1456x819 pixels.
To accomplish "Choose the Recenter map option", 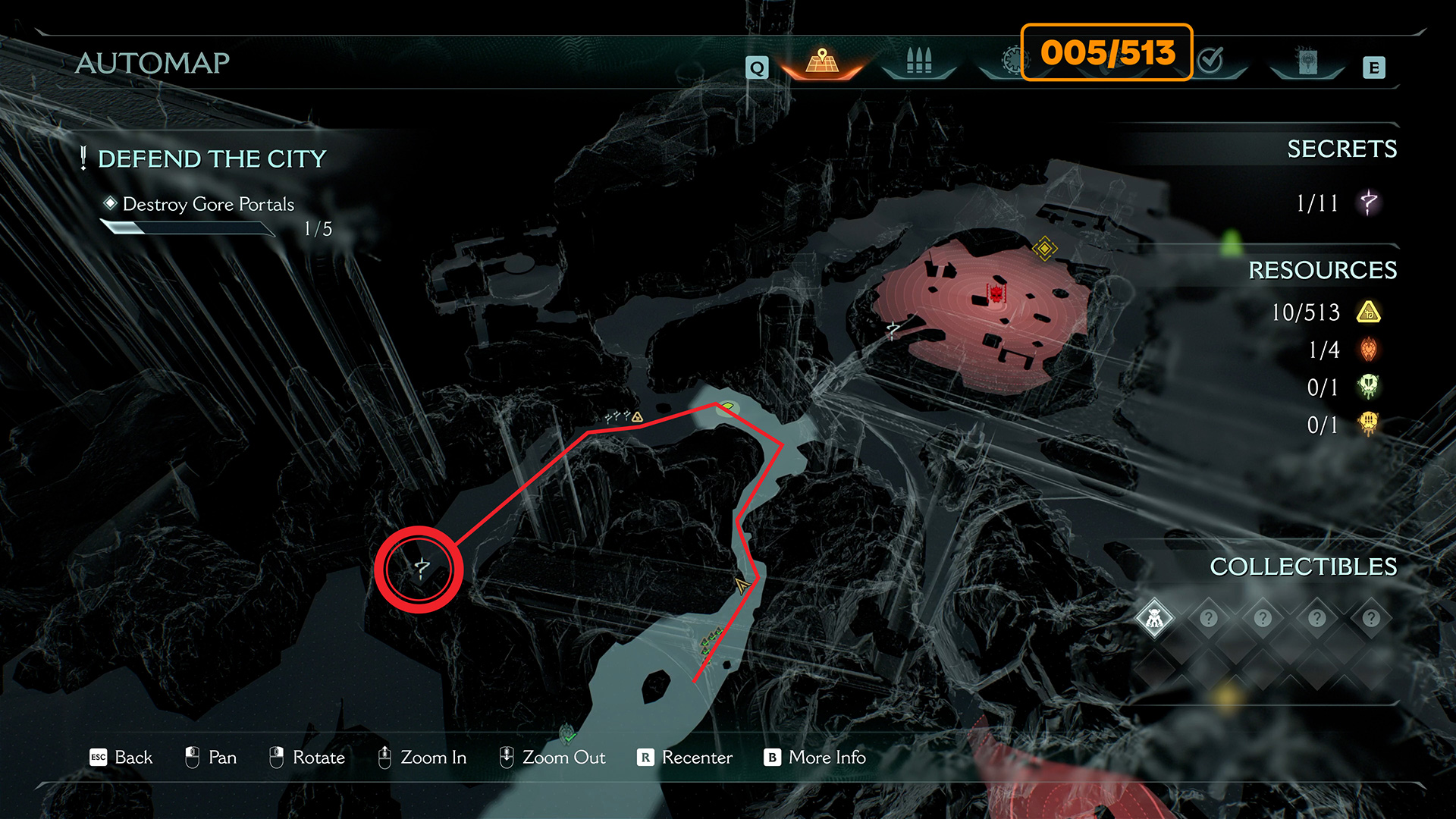I will 685,758.
